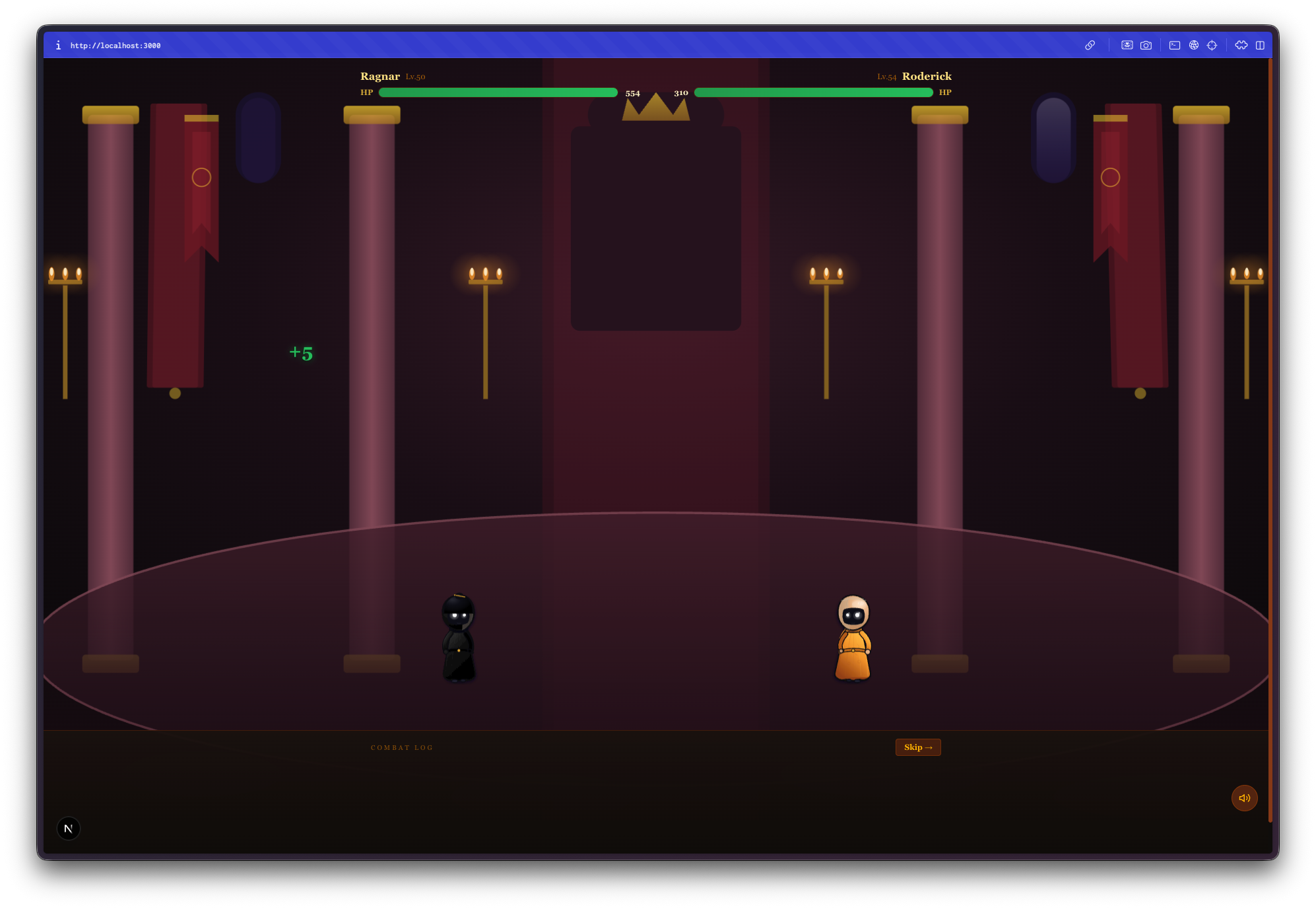The image size is (1316, 909).
Task: Open the terminal console icon in the toolbar
Action: click(x=1175, y=45)
